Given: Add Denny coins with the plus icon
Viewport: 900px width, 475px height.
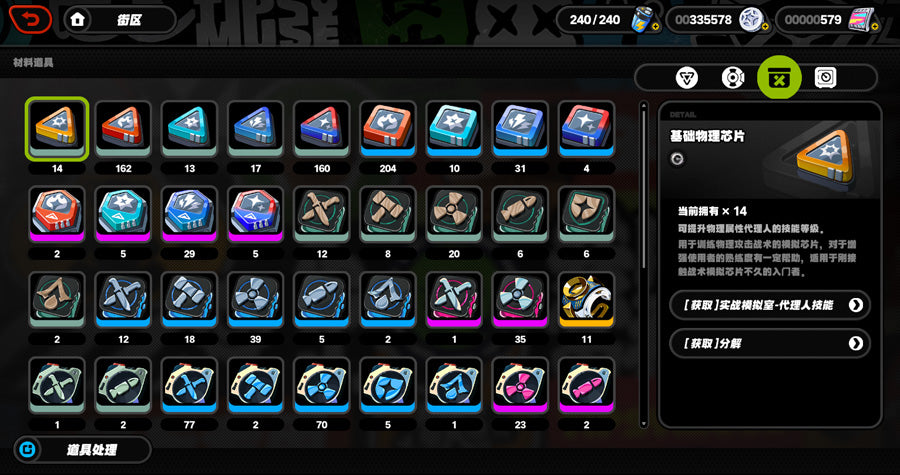Looking at the screenshot, I should click(765, 28).
